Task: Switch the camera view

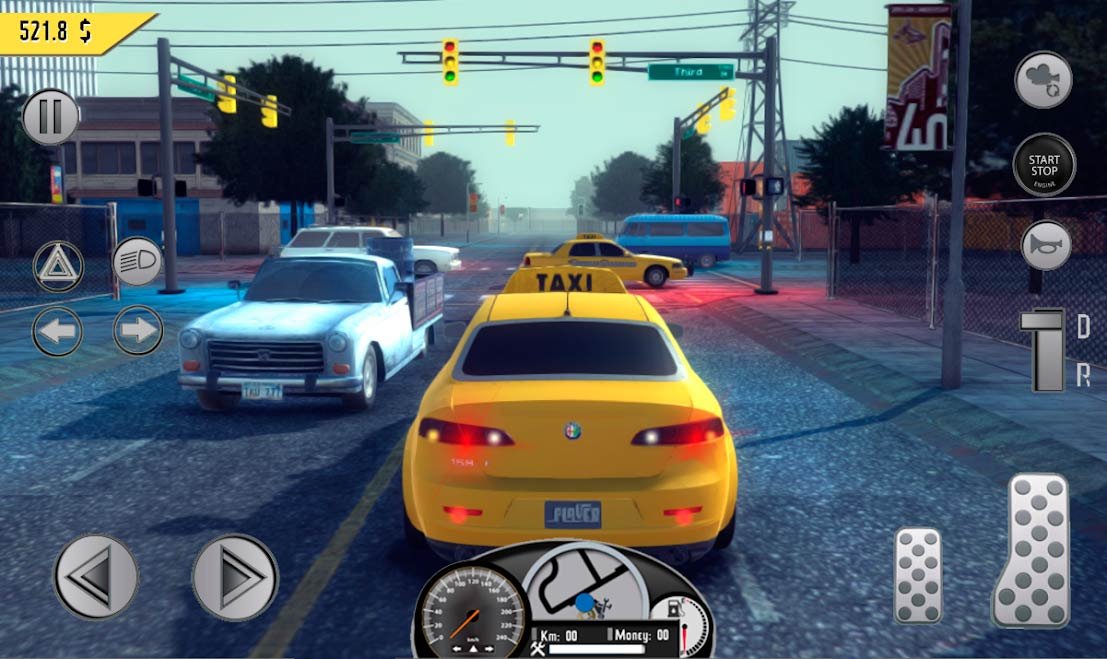Action: [1044, 80]
